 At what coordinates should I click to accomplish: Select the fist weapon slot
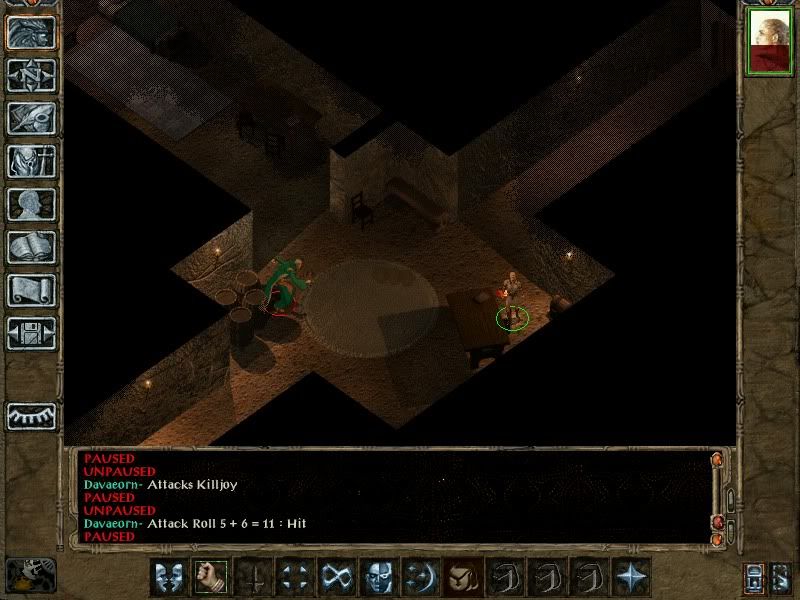click(x=211, y=577)
